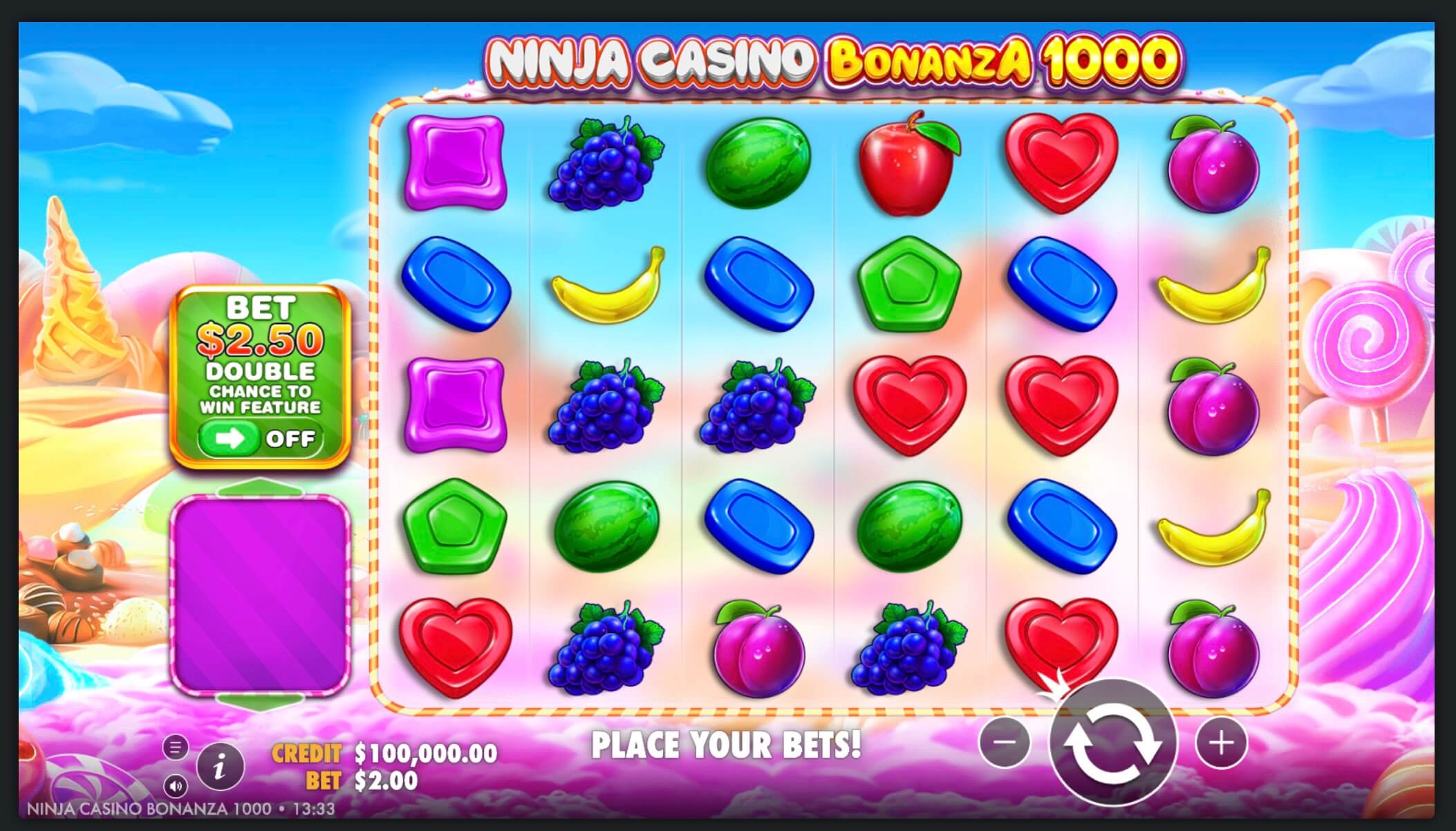The image size is (1456, 831).
Task: Mute the game sound with the speaker icon
Action: (x=176, y=787)
